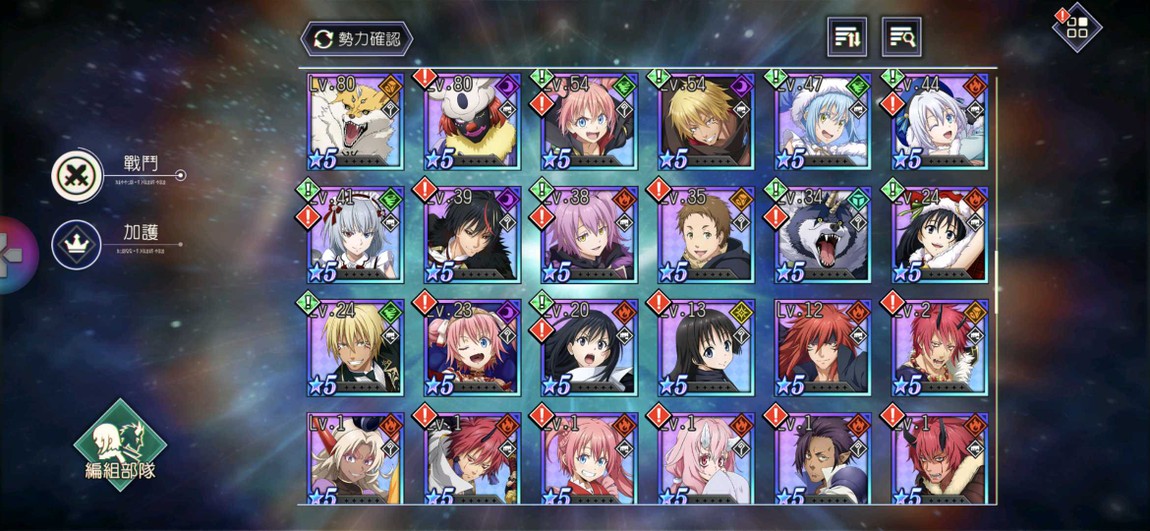
Task: Select the Lv.80 white beast character
Action: tap(355, 121)
